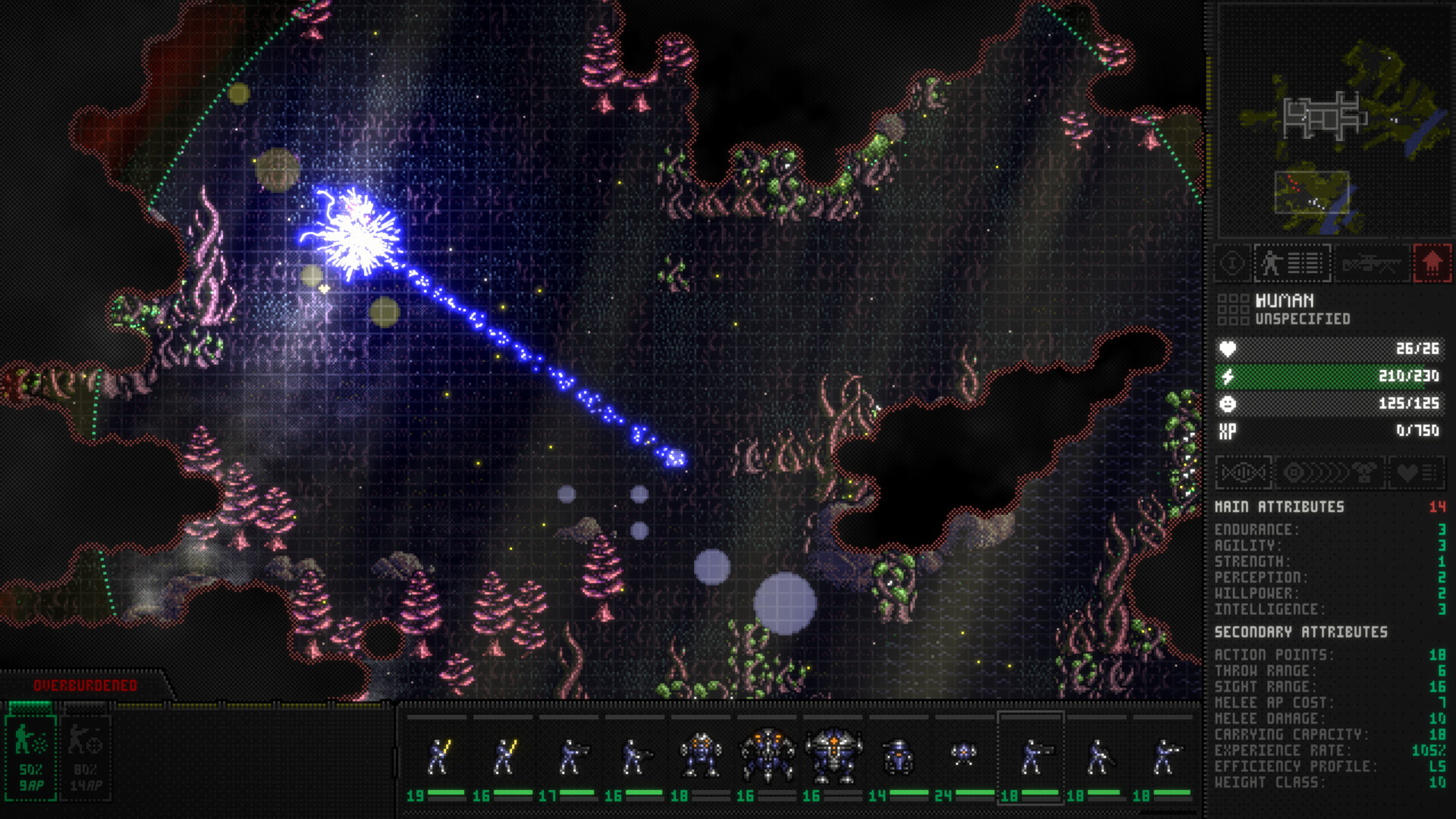Open the unit info tab
Screen dimensions: 1456x819
[x=1233, y=264]
